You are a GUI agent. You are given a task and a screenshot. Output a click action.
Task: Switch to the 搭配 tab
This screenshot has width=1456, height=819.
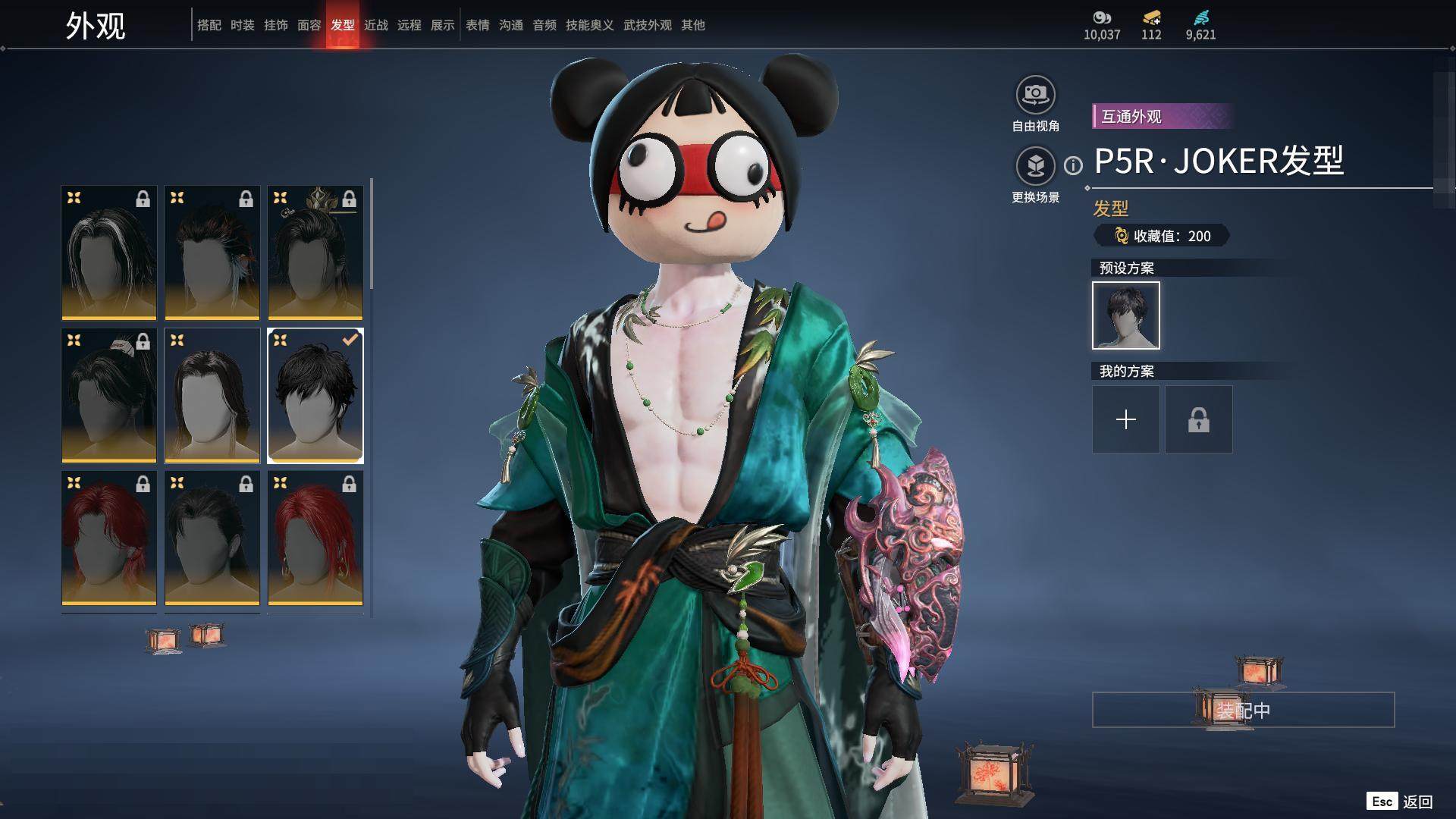pos(209,25)
